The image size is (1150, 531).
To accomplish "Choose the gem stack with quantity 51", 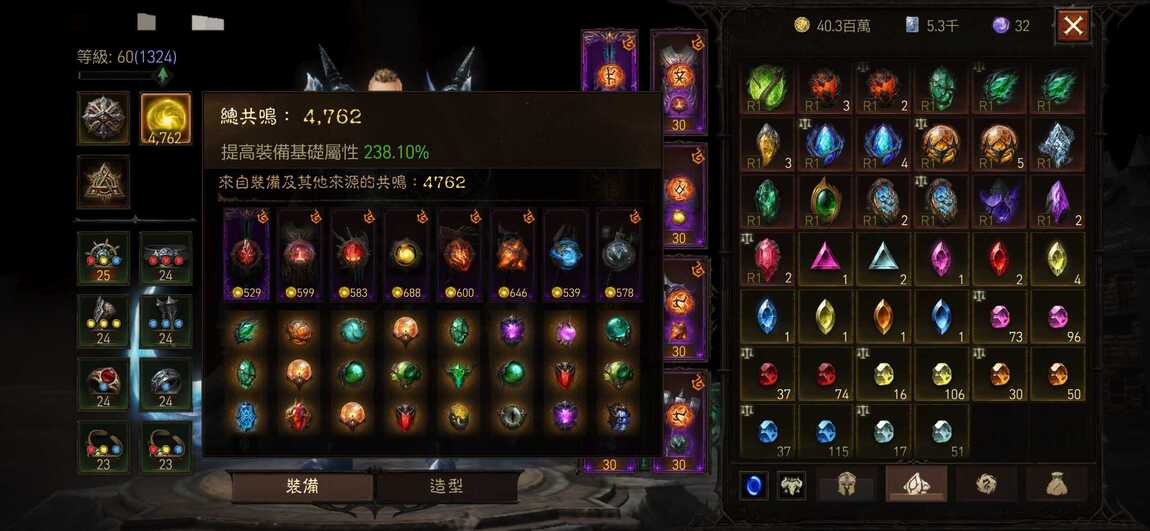I will [941, 431].
